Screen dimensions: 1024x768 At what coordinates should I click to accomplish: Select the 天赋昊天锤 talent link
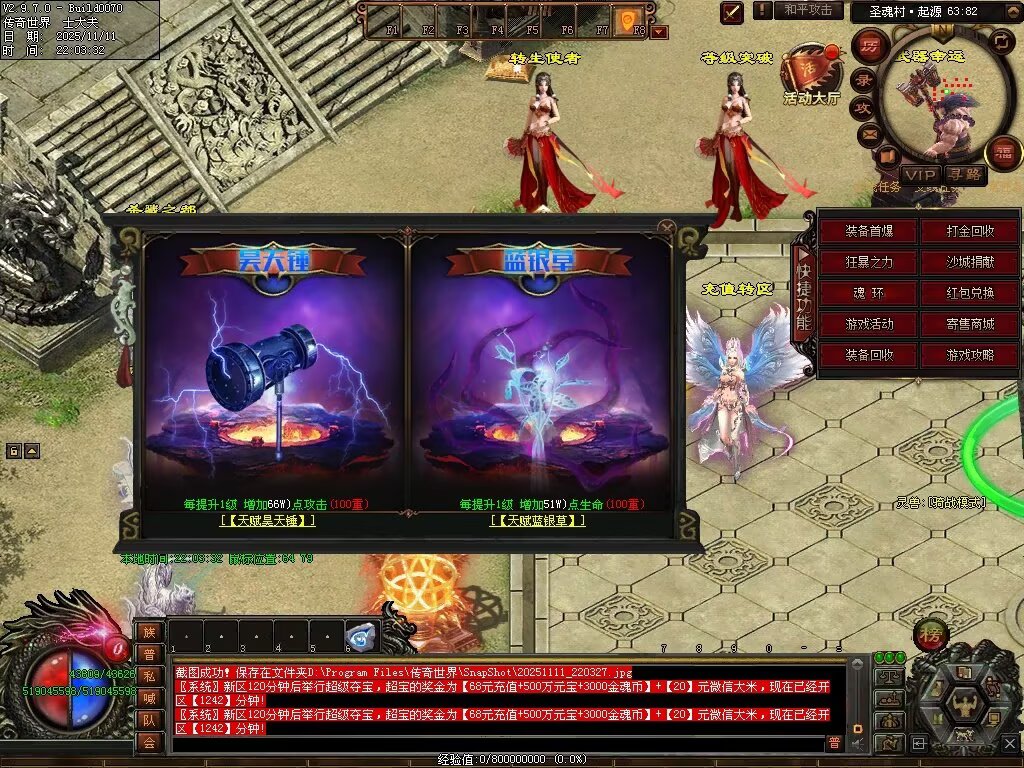[x=268, y=521]
